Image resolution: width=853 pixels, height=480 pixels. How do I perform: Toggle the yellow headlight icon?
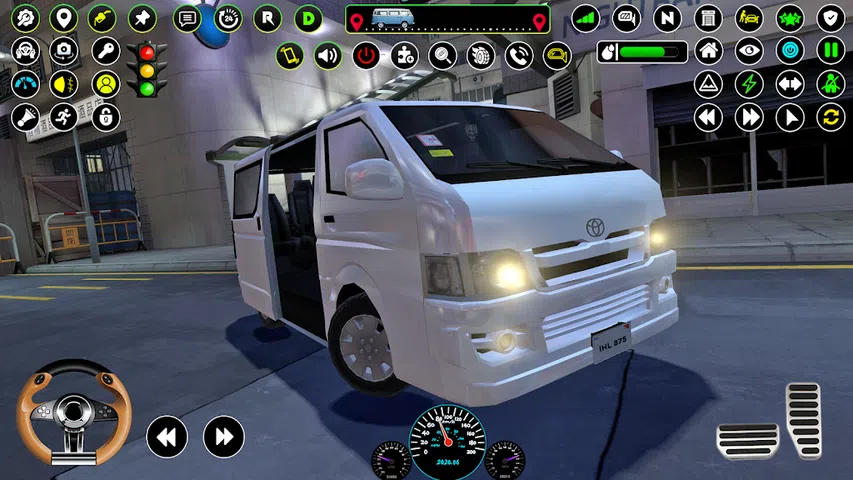[64, 84]
